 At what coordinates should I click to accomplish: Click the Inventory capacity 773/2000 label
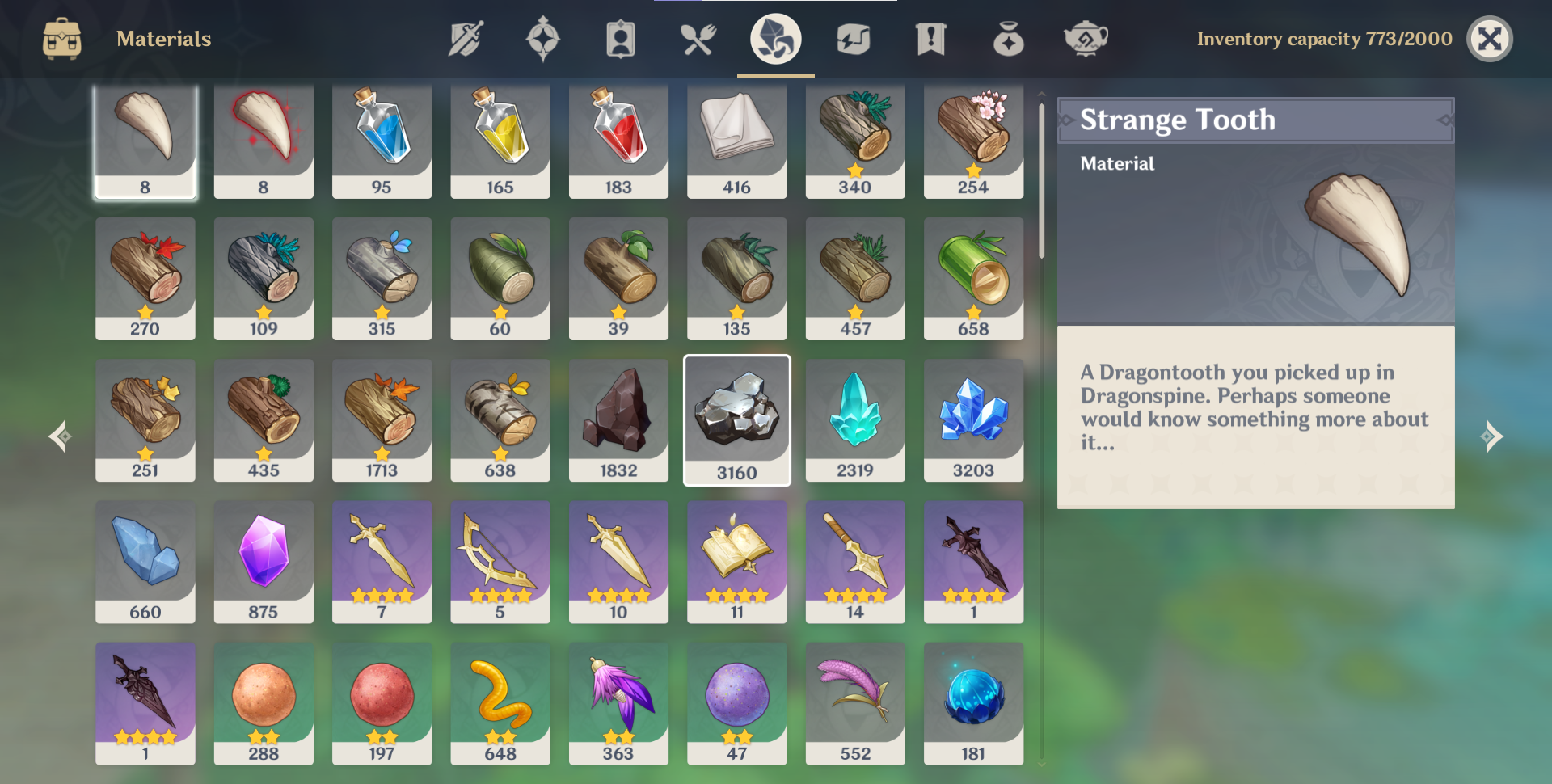(x=1326, y=38)
